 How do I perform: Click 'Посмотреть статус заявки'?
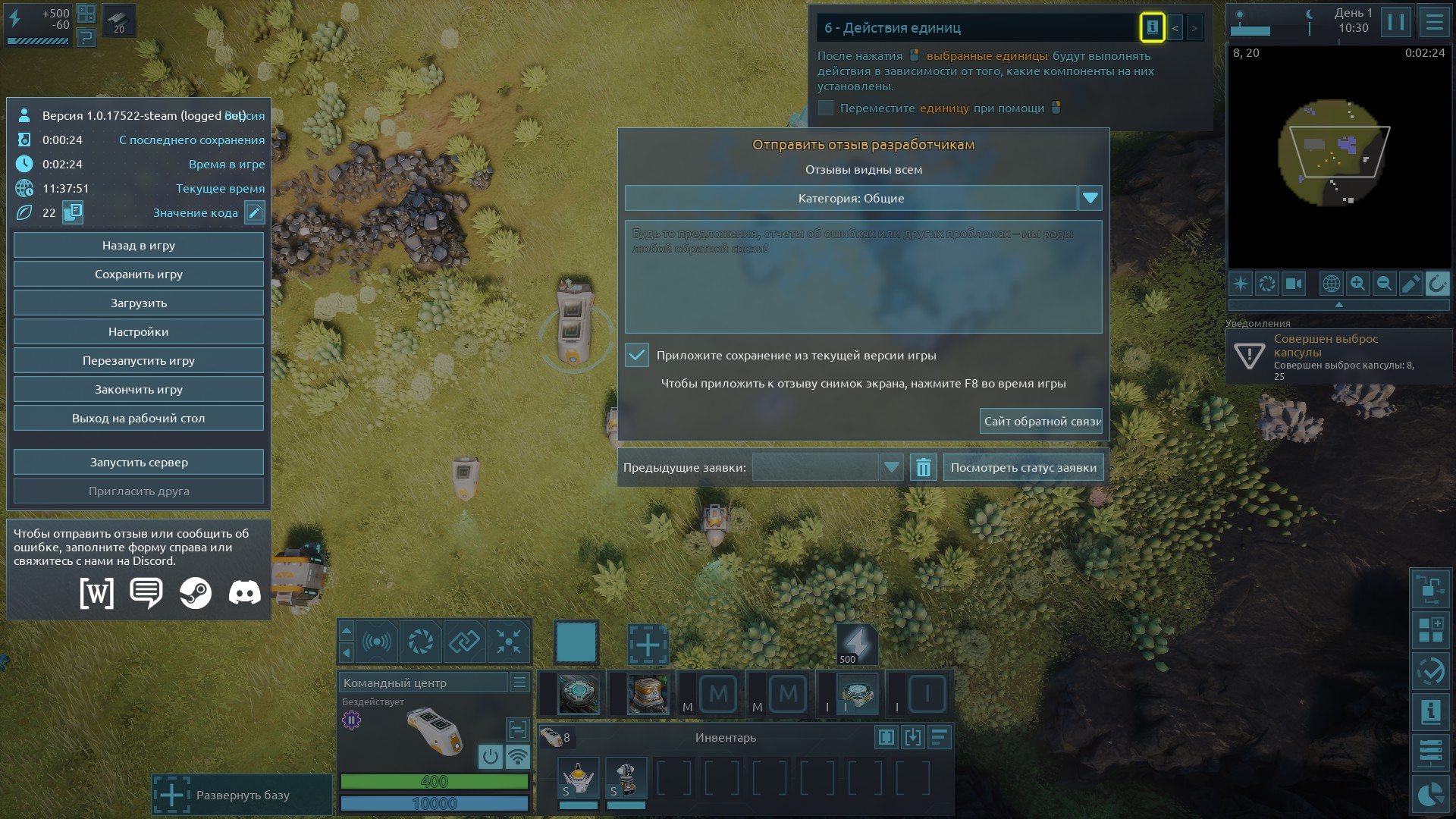pyautogui.click(x=1023, y=468)
